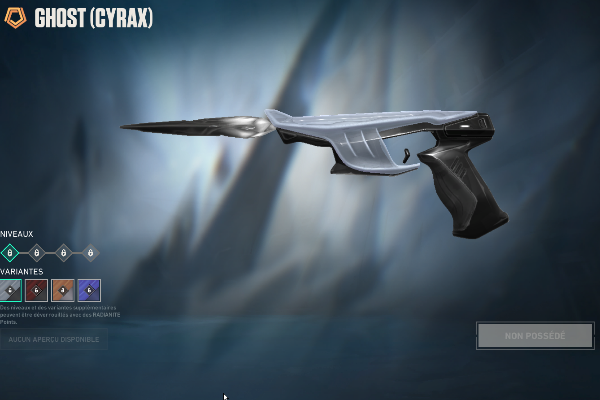Select the green highlighted level diamond

click(x=9, y=253)
